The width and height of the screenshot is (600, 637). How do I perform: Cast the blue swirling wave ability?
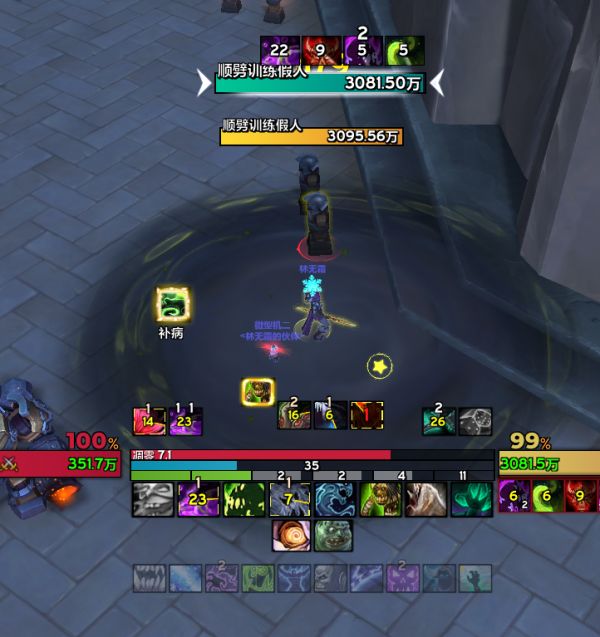point(335,499)
